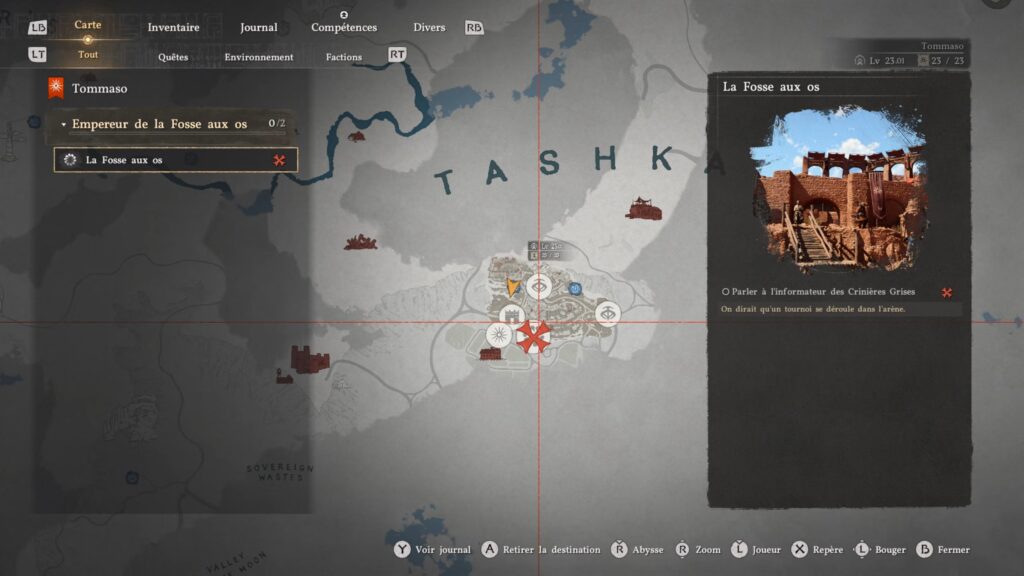Select the blue round marker on the map

(x=575, y=289)
